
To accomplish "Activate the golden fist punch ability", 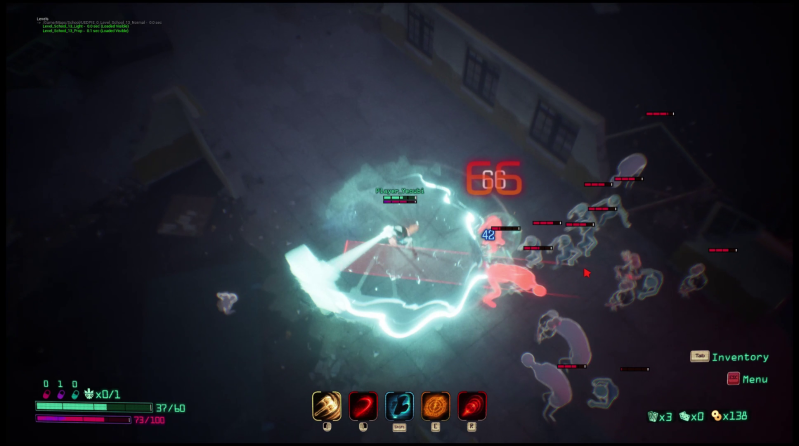I will tap(327, 405).
